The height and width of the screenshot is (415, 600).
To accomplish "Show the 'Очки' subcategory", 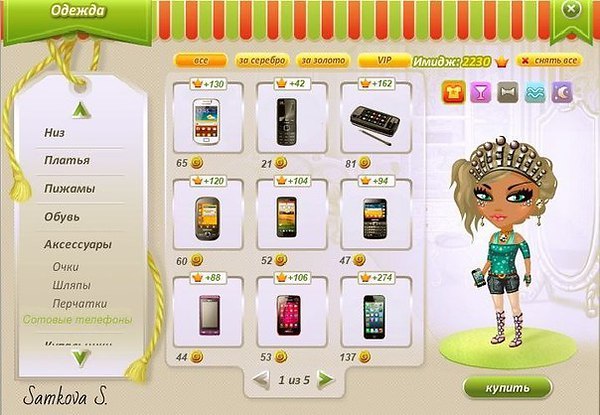I will point(66,267).
